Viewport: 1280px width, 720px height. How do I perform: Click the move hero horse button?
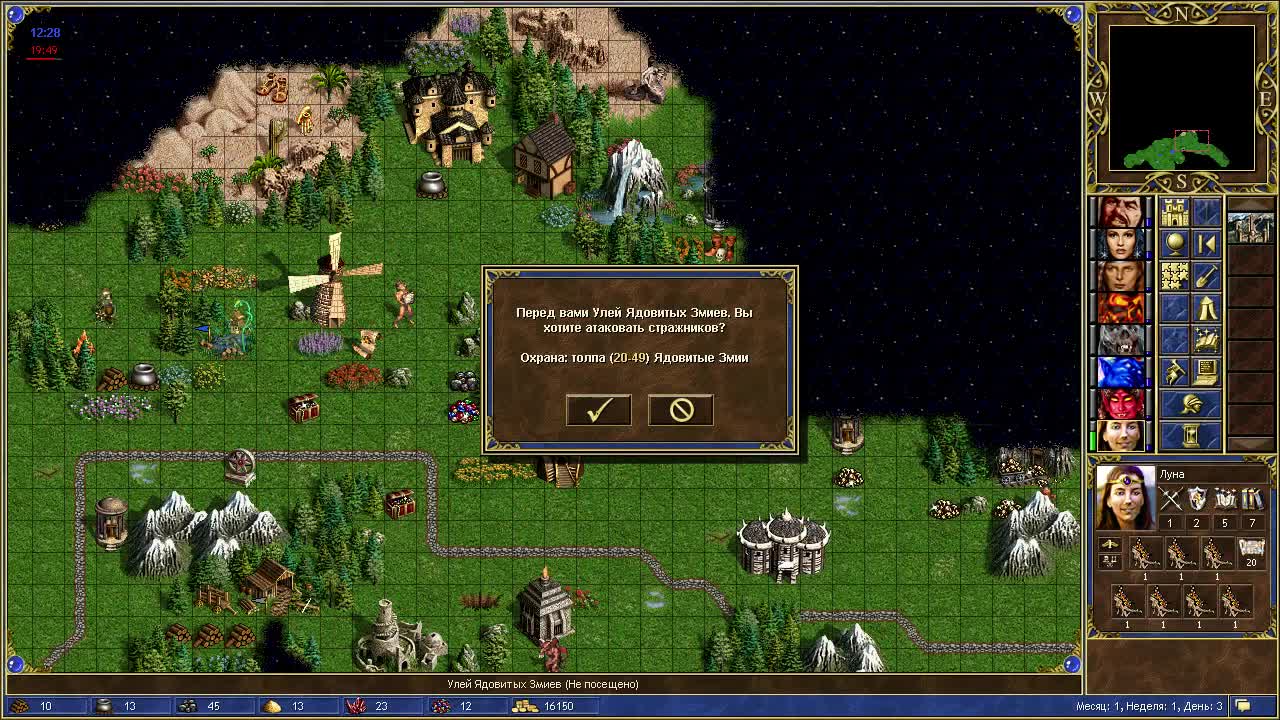coord(1175,372)
